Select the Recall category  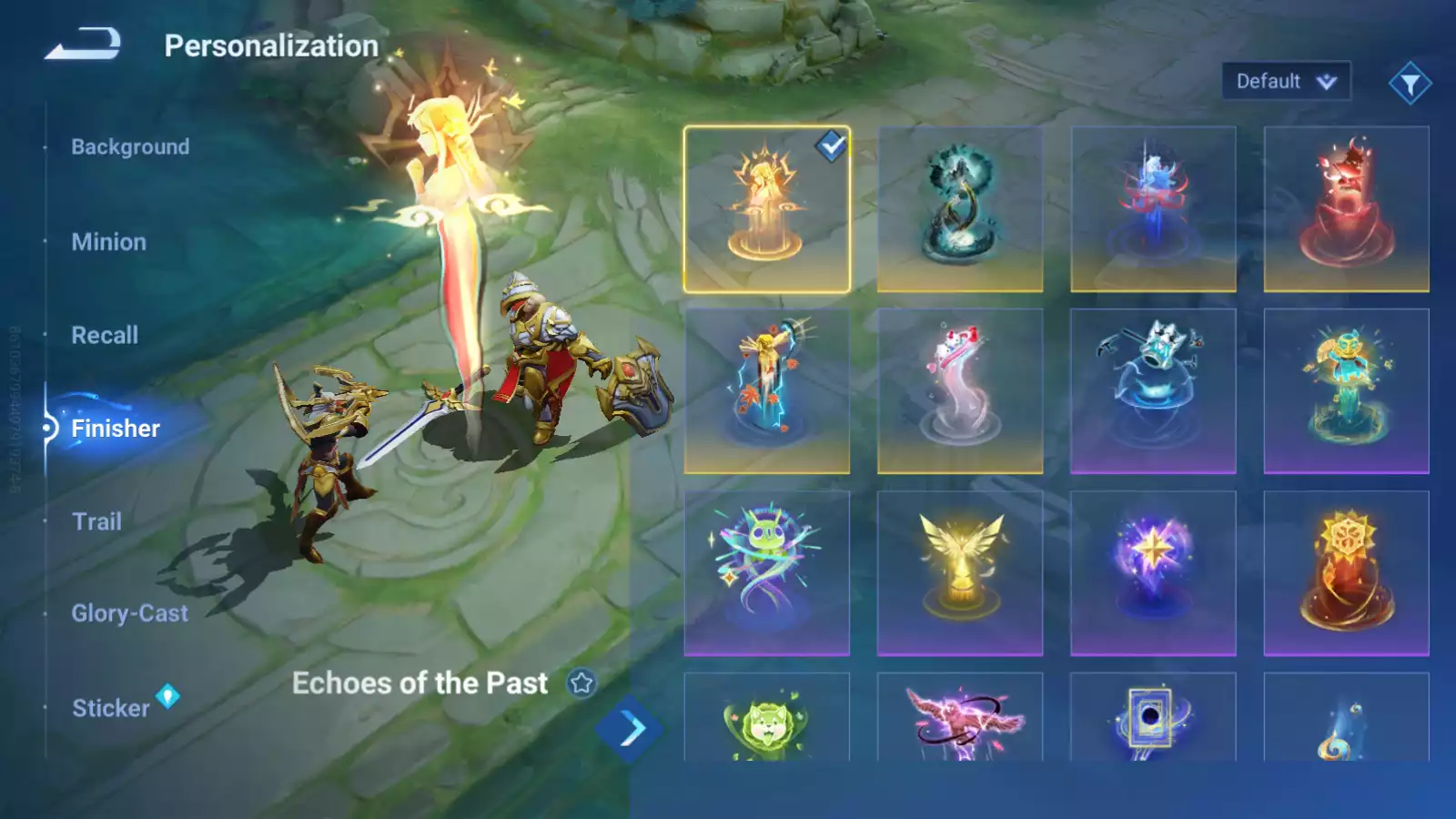(105, 335)
